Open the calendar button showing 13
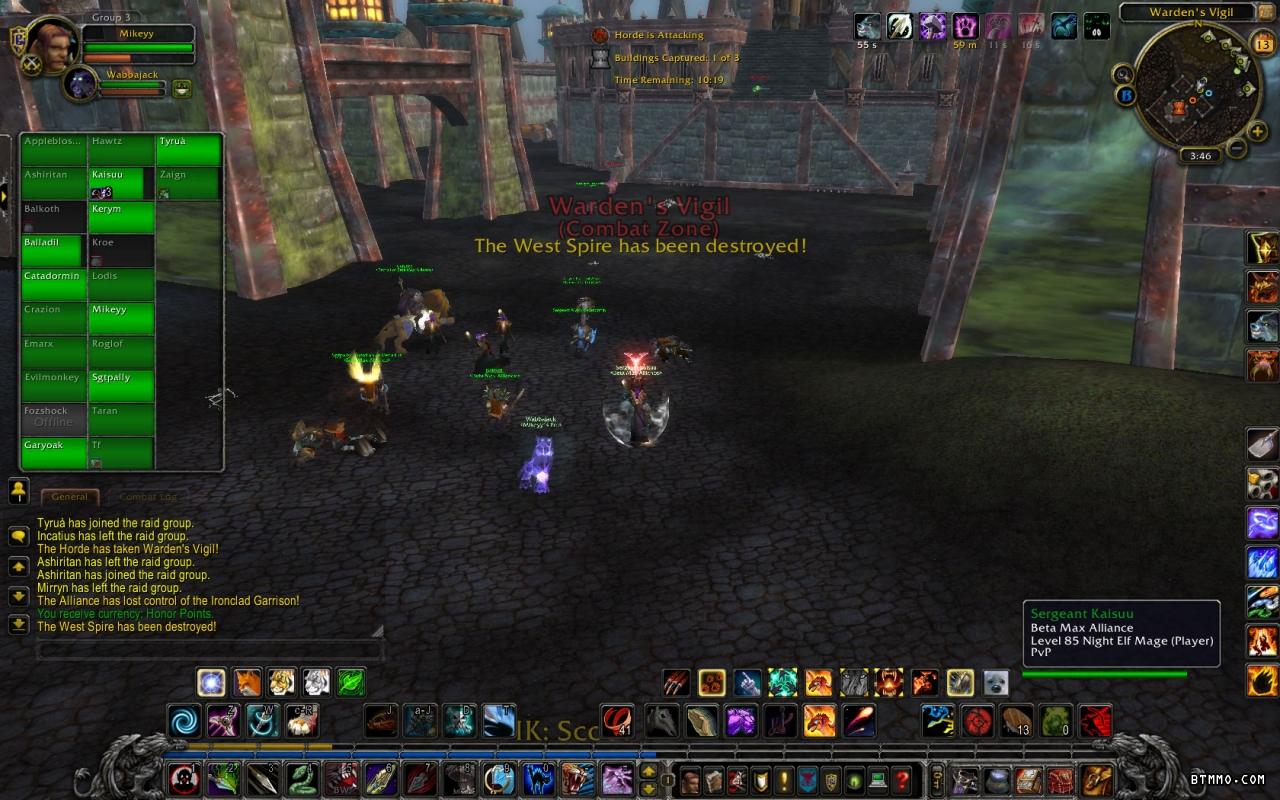 pyautogui.click(x=1262, y=44)
